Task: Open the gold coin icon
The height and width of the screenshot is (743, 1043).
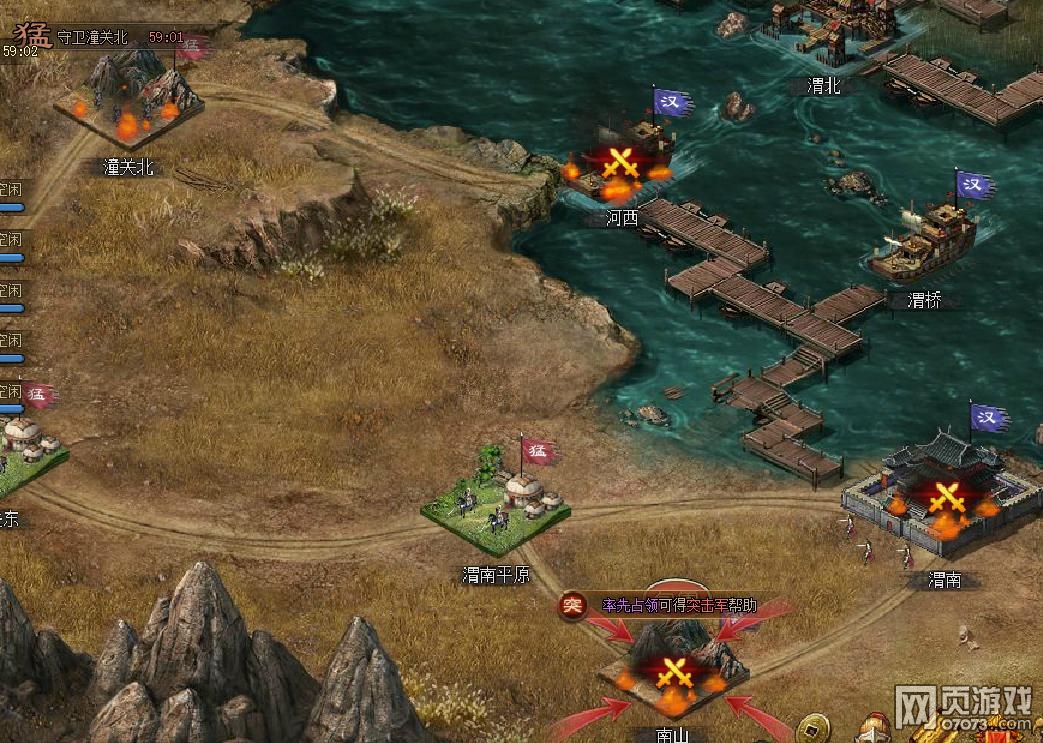Action: pyautogui.click(x=813, y=725)
